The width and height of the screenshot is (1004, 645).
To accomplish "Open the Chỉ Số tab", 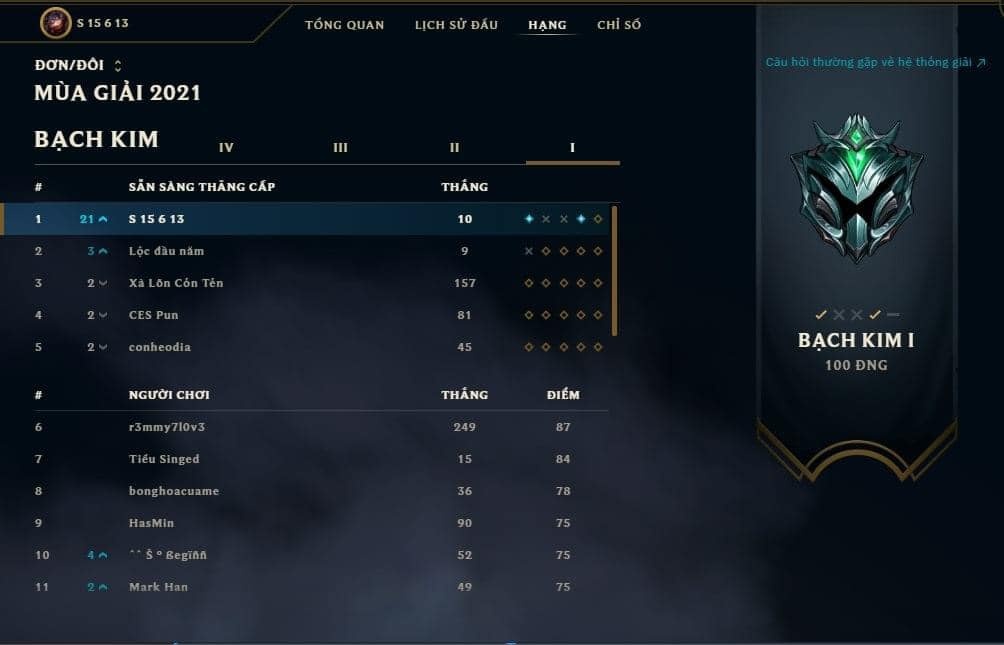I will point(619,25).
